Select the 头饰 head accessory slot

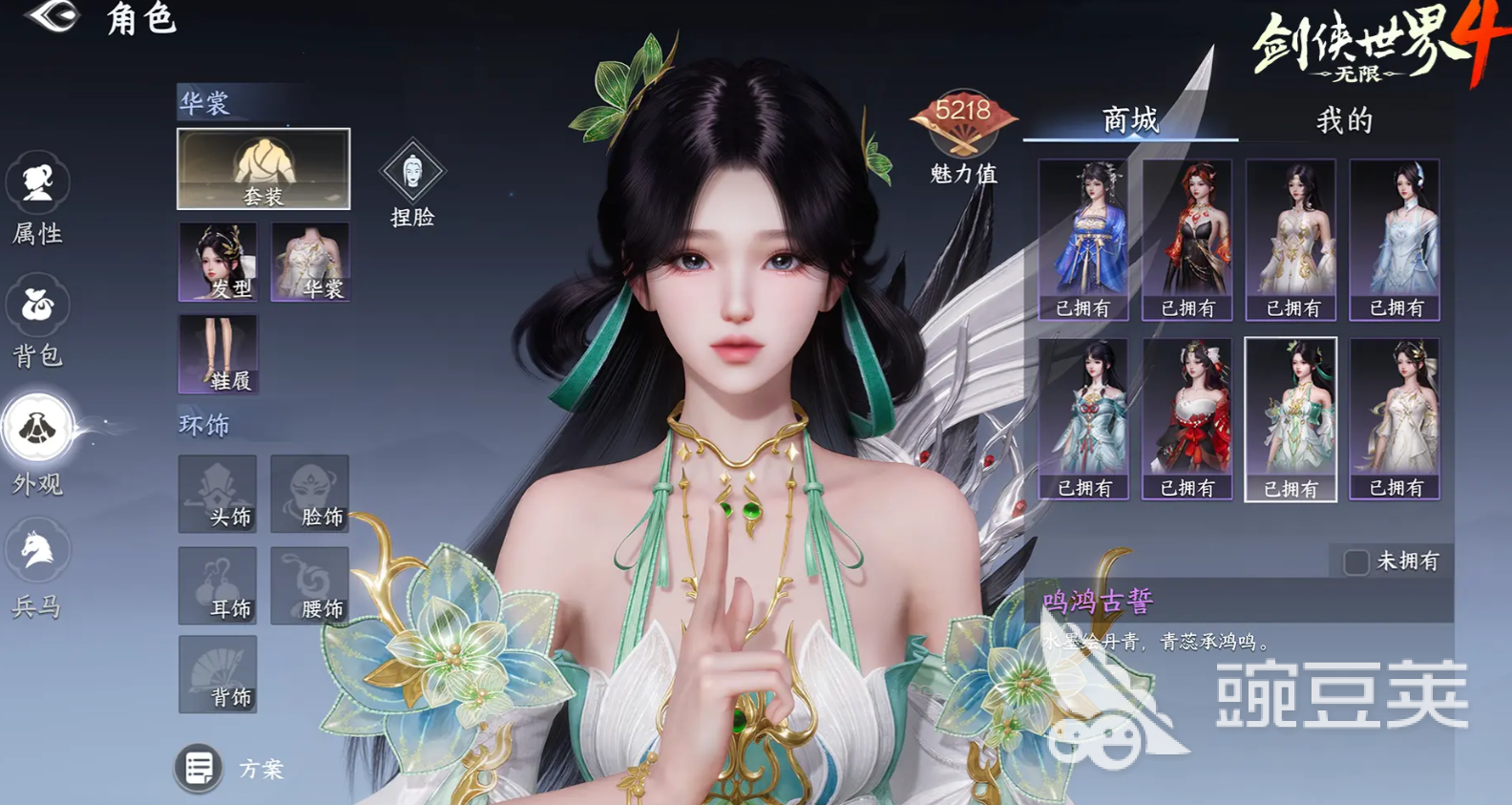(x=218, y=495)
